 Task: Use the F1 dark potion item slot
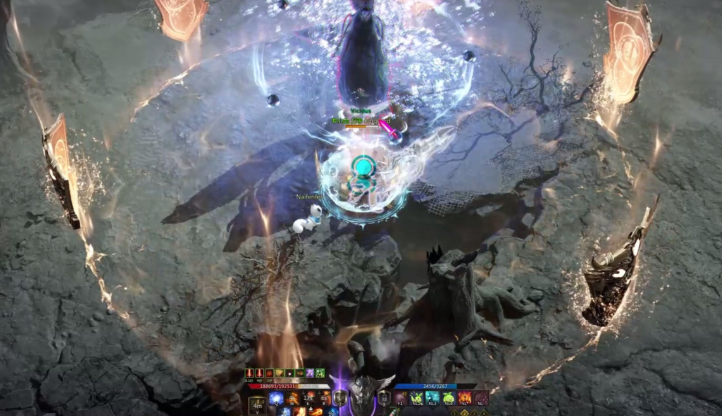click(x=400, y=398)
